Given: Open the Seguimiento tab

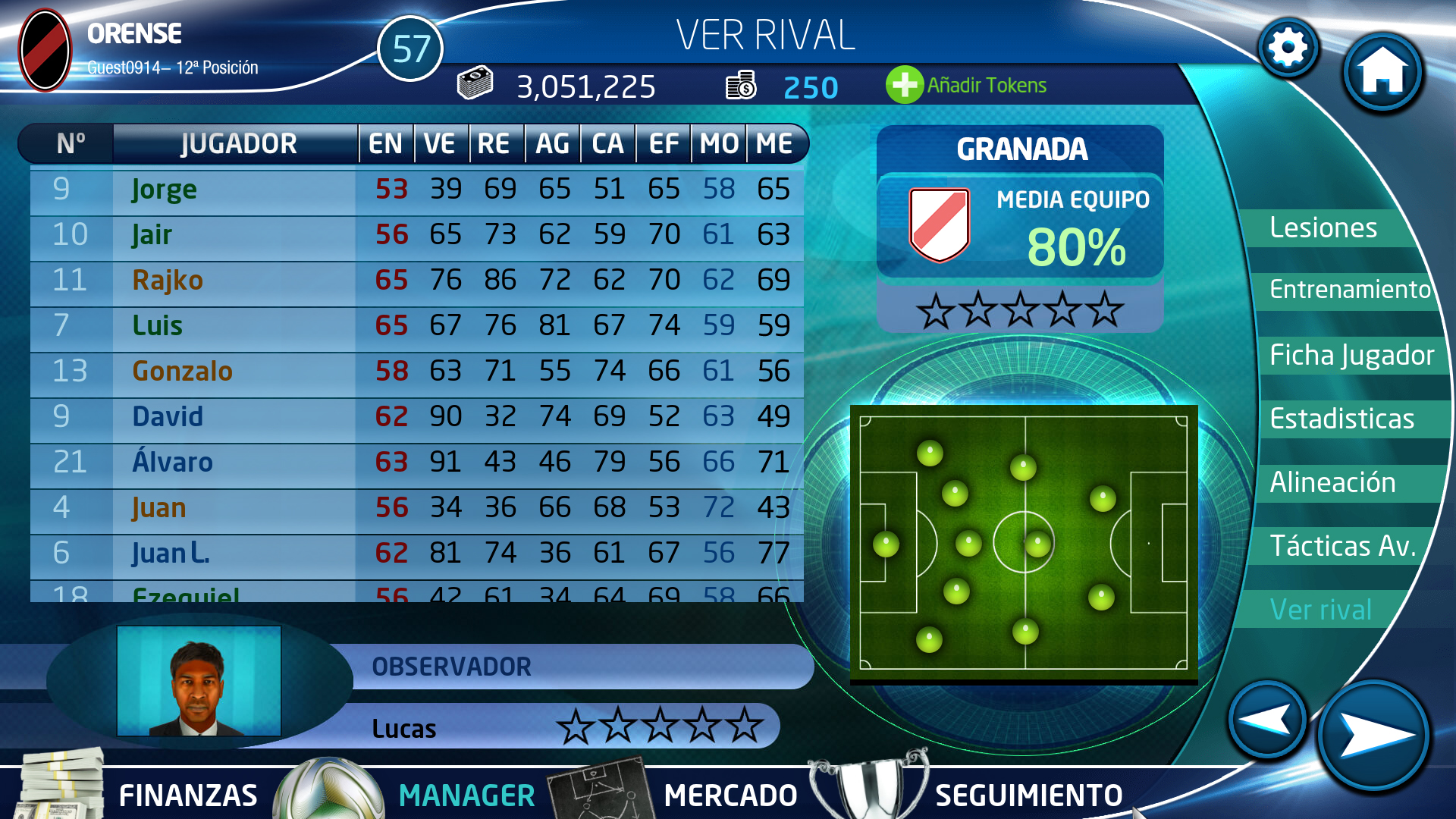Looking at the screenshot, I should point(1028,795).
